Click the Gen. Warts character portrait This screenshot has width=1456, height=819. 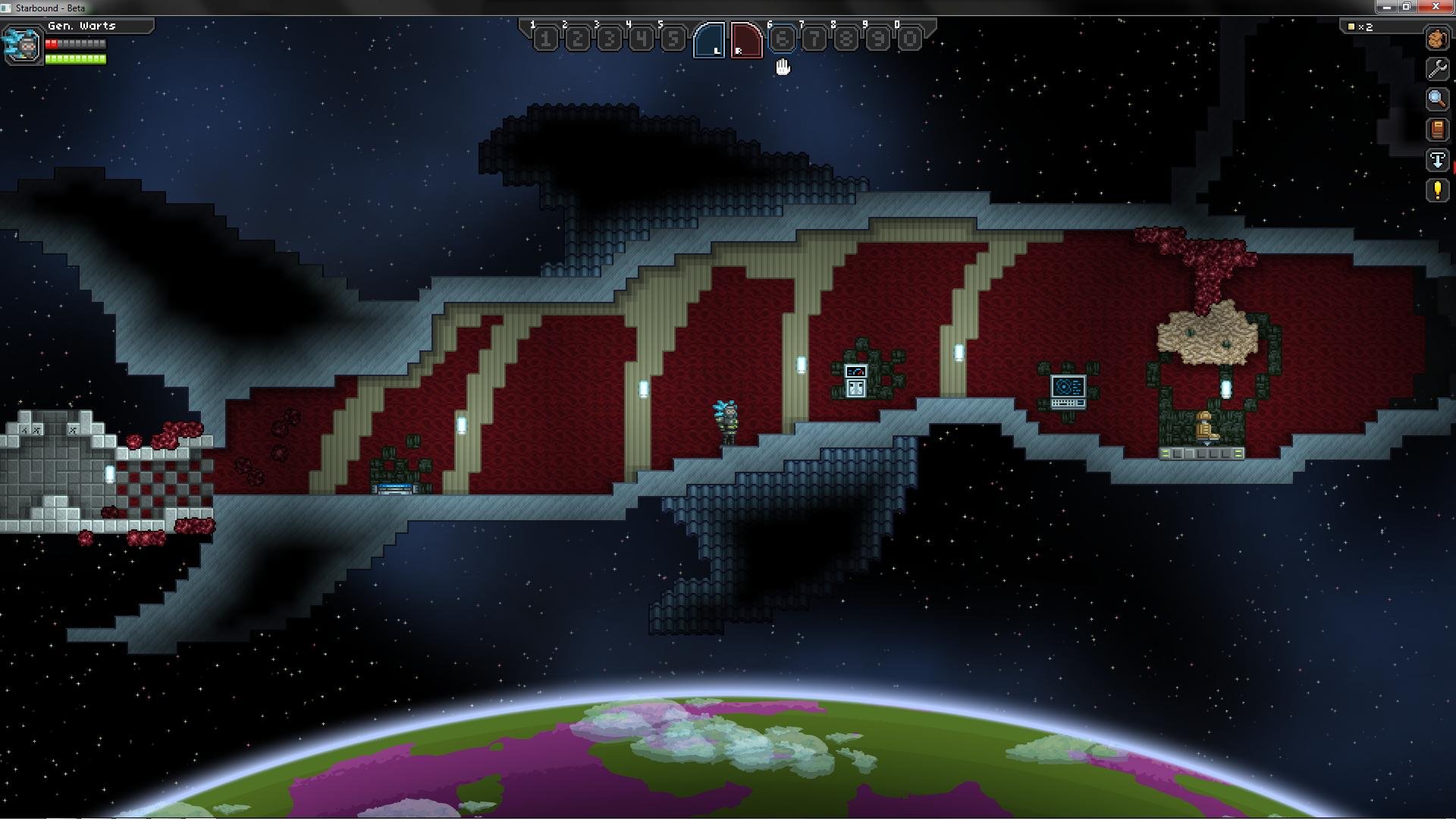tap(23, 45)
